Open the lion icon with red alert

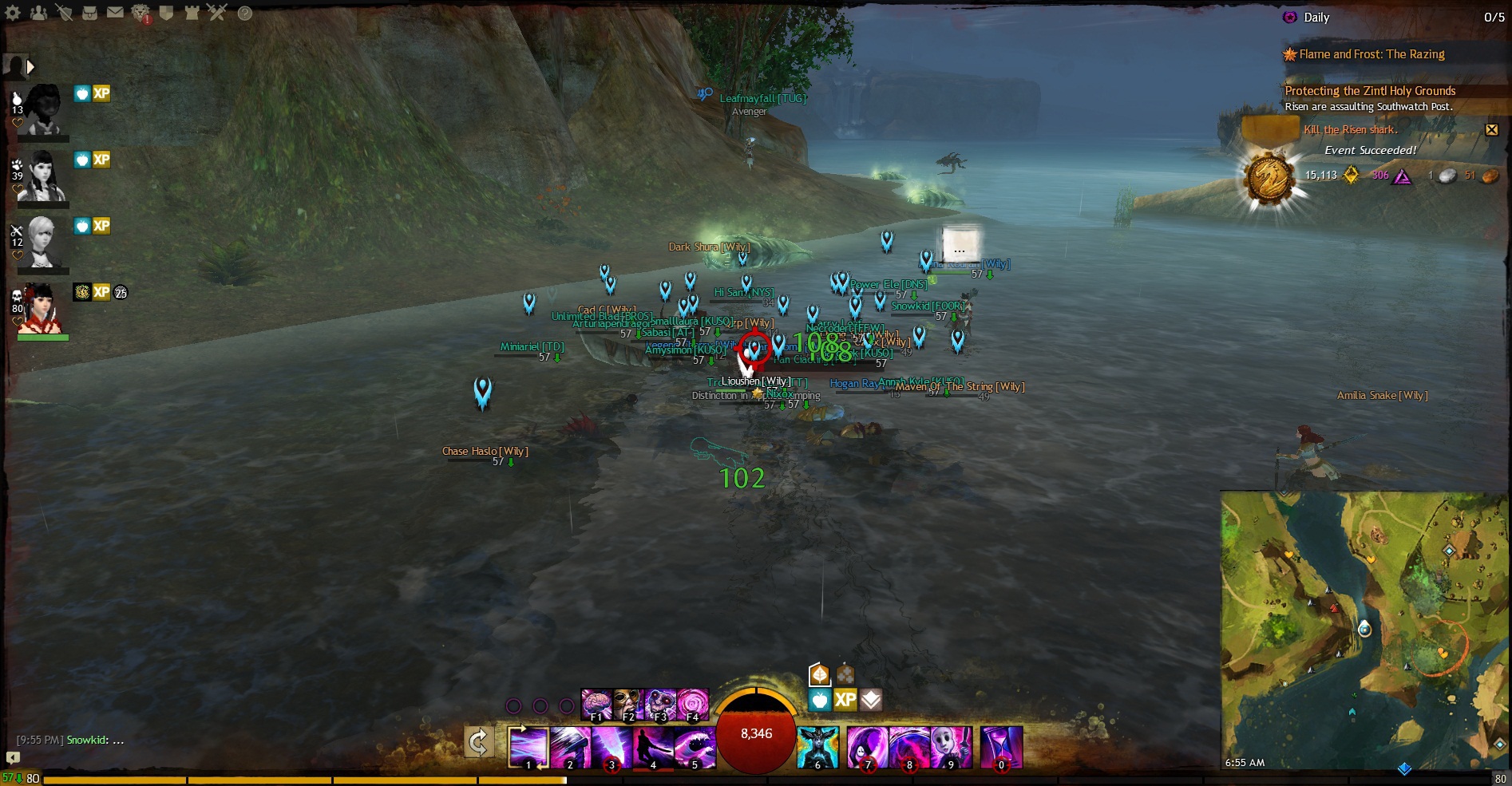tap(141, 13)
